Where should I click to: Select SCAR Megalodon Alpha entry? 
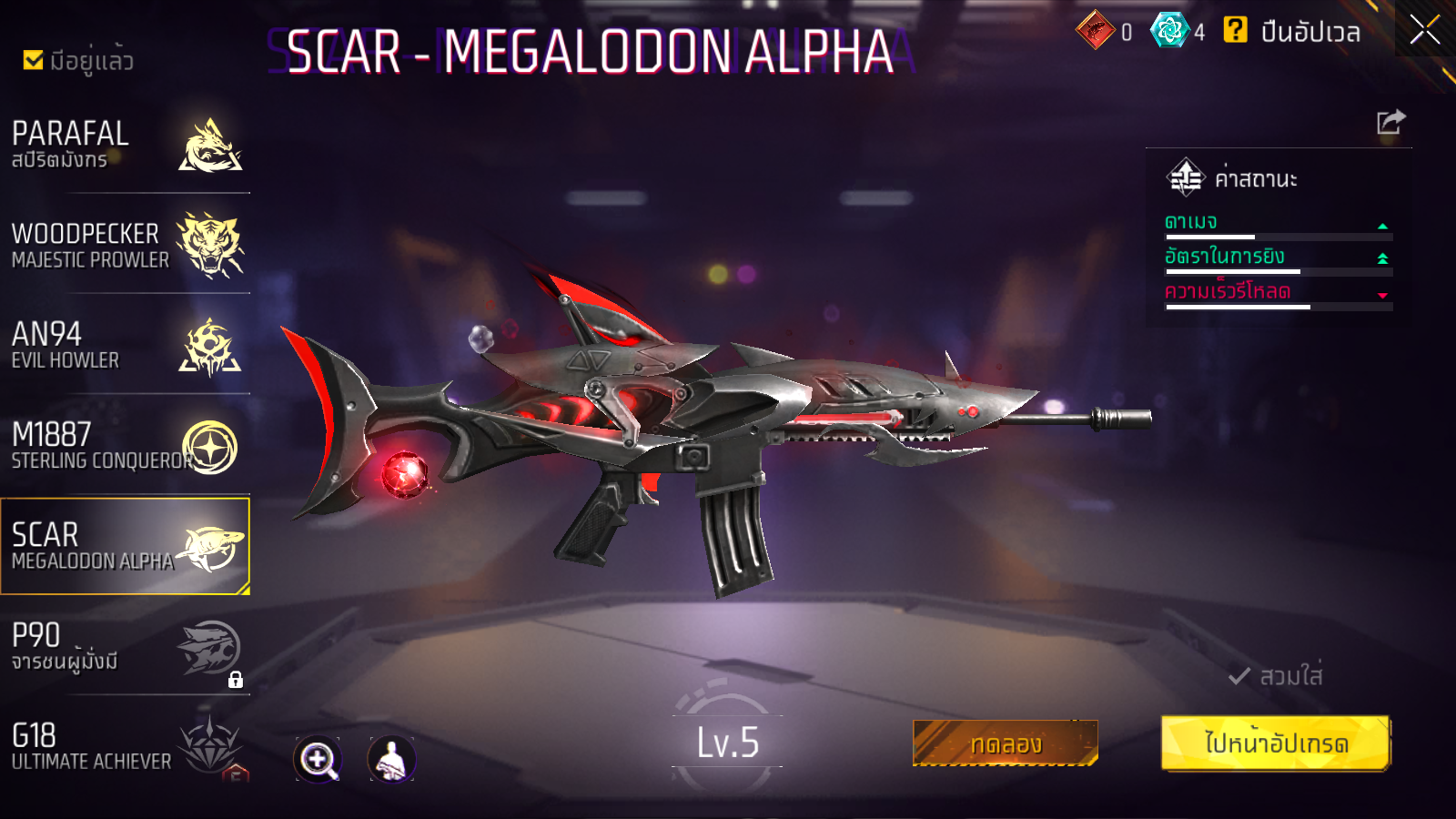click(126, 546)
